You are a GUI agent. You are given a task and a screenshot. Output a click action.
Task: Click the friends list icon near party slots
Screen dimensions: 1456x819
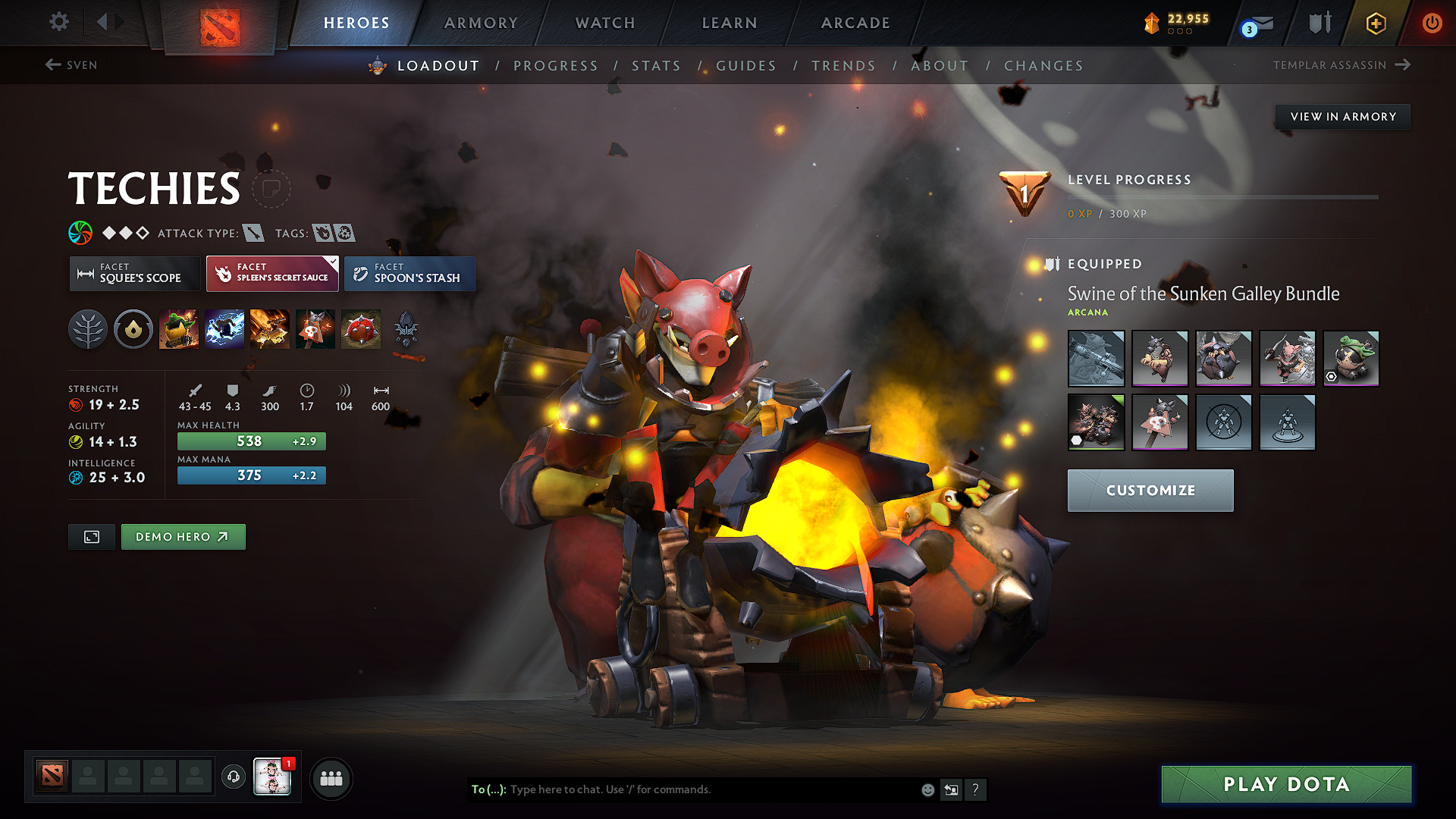[331, 777]
